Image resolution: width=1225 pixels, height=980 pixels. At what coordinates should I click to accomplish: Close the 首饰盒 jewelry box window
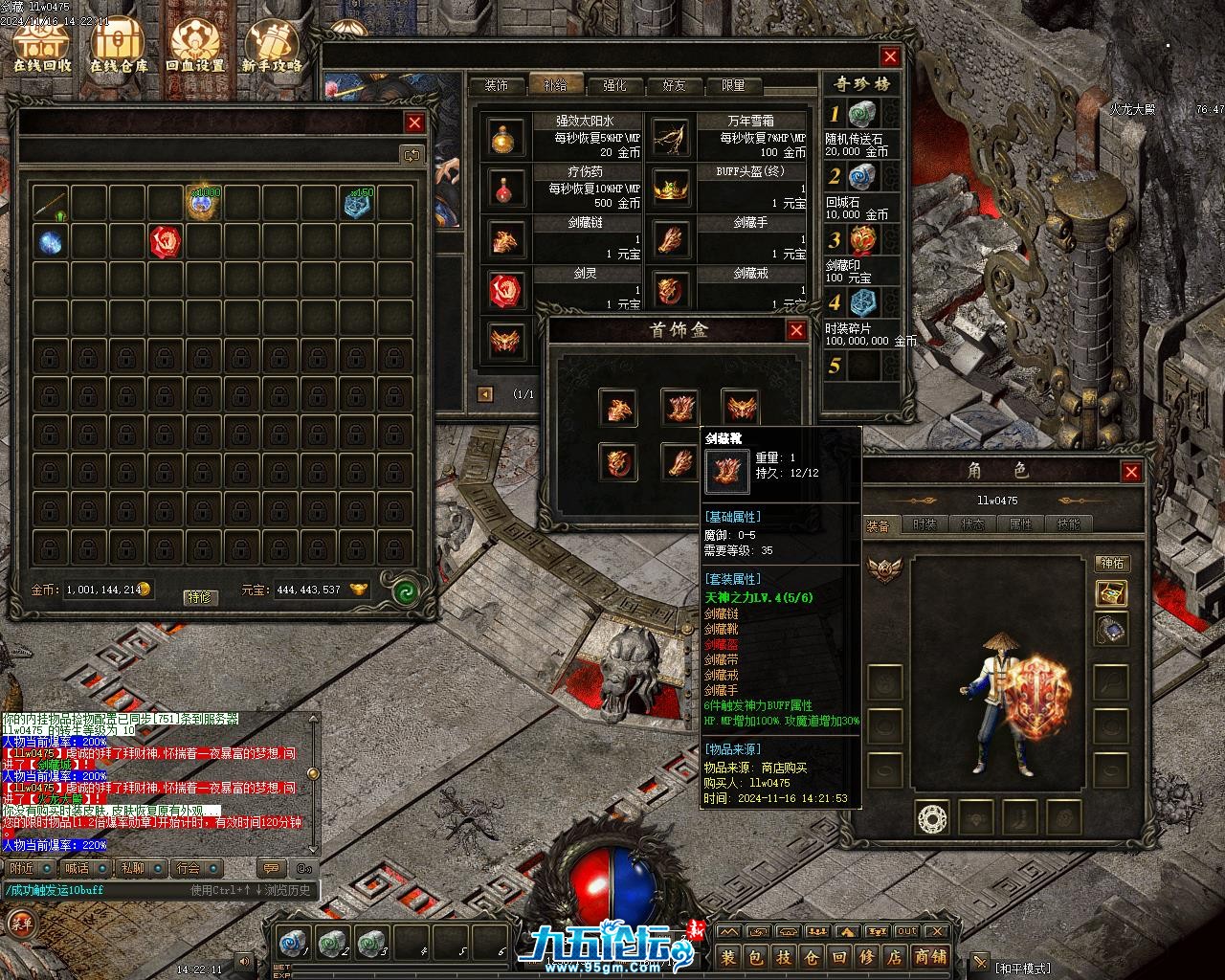coord(796,330)
